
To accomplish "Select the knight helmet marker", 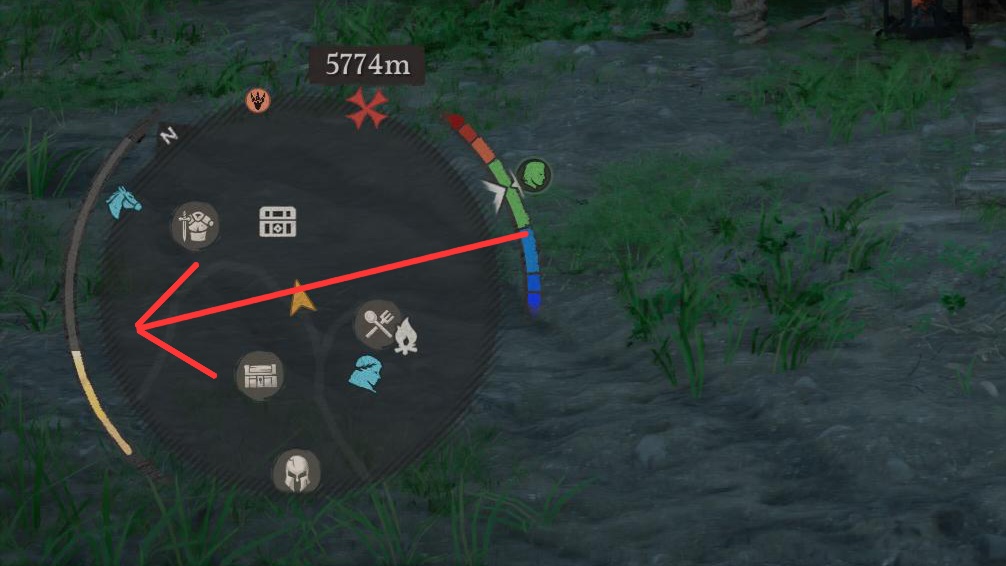I will [297, 470].
